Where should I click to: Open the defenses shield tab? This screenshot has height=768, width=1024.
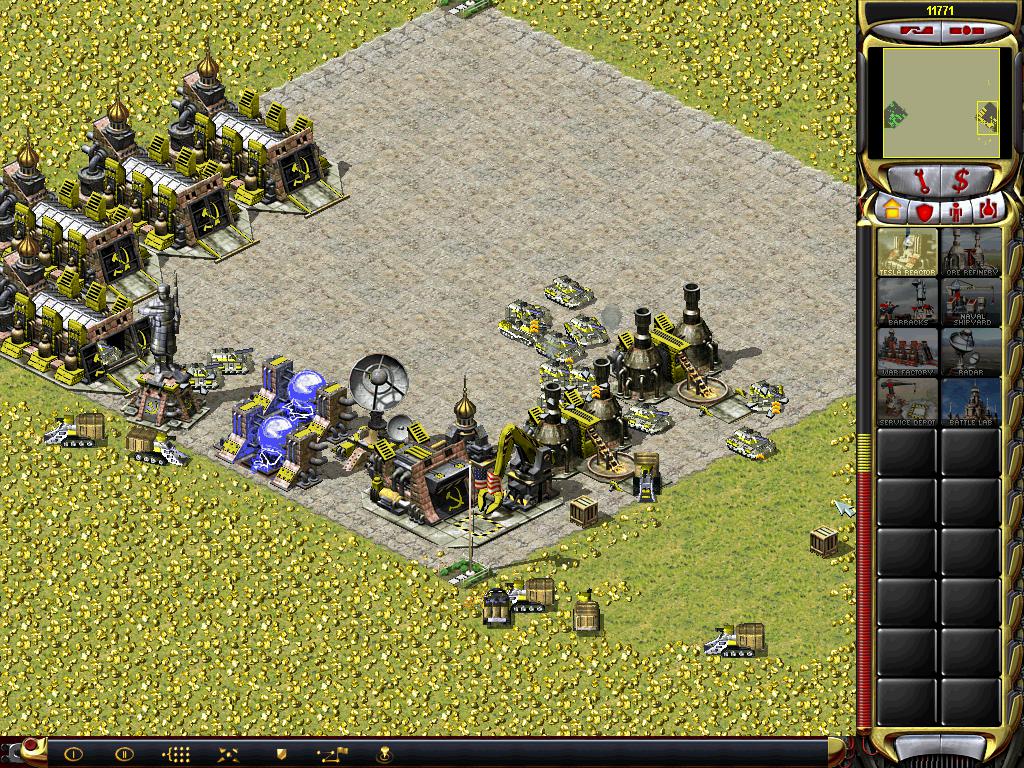923,210
